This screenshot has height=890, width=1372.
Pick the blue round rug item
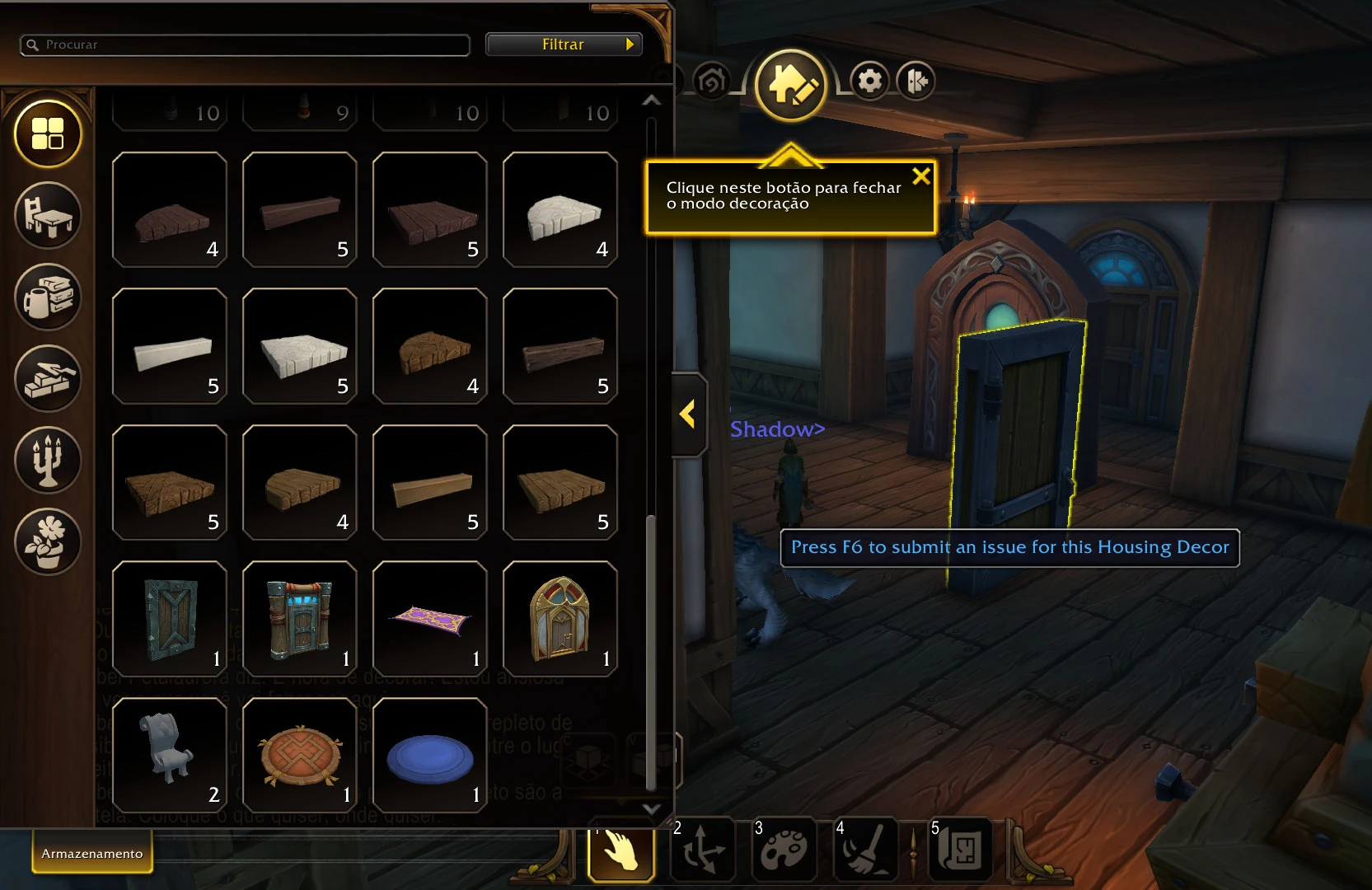(430, 755)
